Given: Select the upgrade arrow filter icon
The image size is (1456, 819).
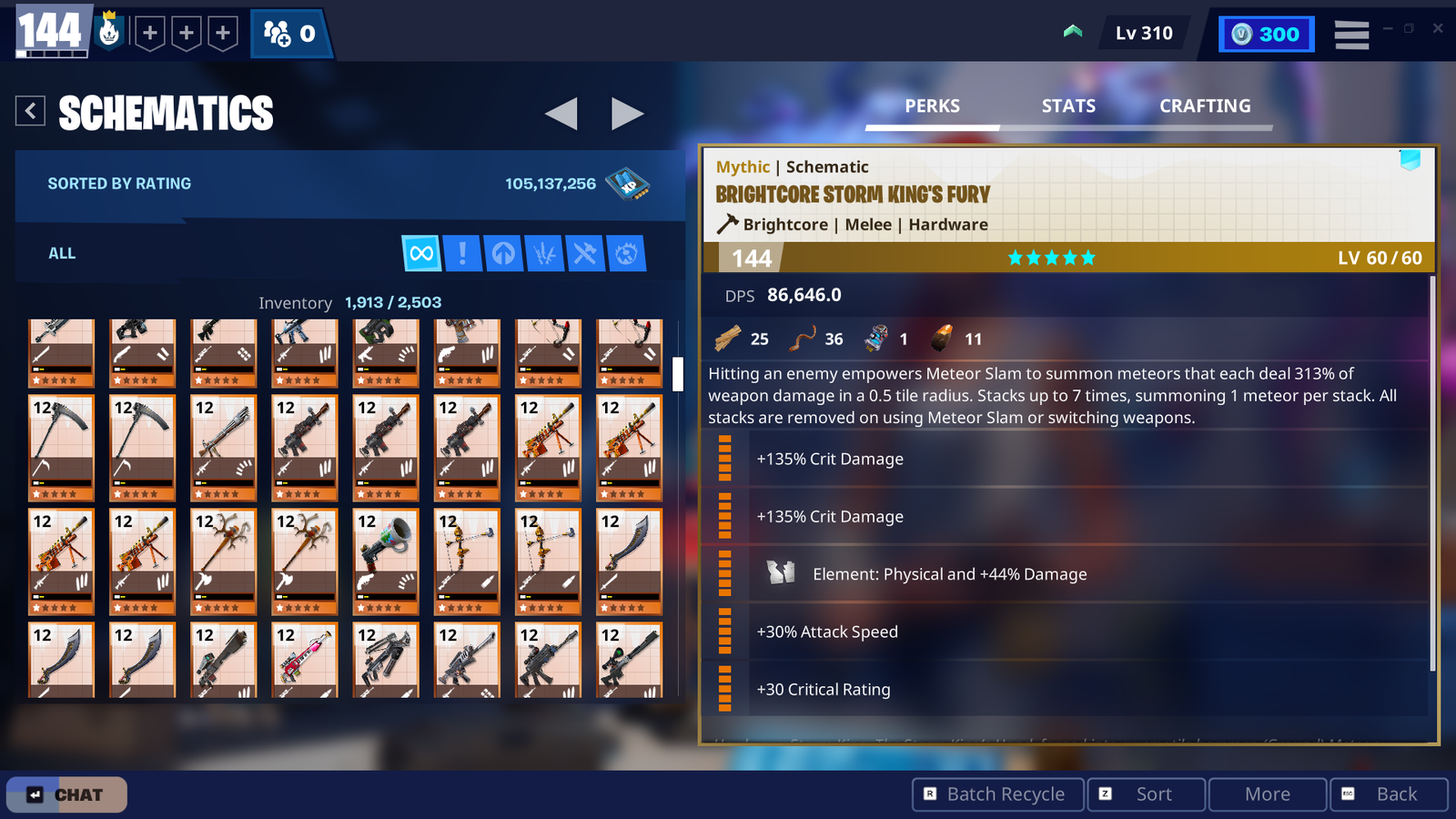Looking at the screenshot, I should coord(504,253).
